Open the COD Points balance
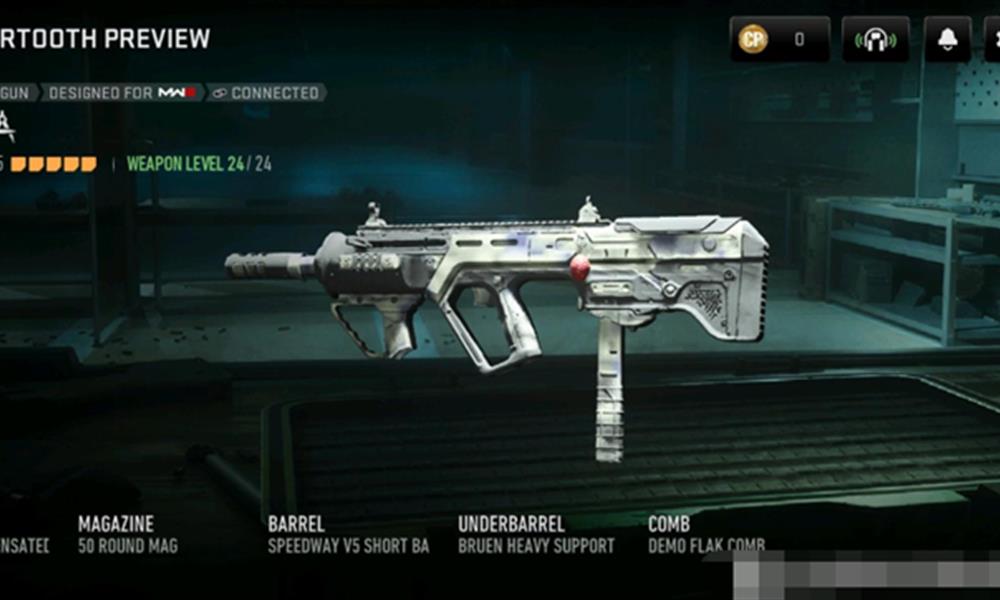The width and height of the screenshot is (1000, 600). point(779,40)
